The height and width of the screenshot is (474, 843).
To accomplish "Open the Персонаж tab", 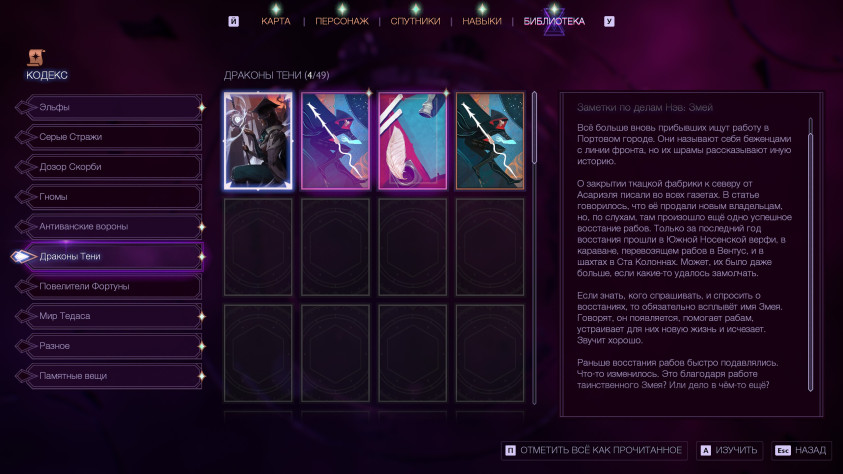I will tap(342, 21).
